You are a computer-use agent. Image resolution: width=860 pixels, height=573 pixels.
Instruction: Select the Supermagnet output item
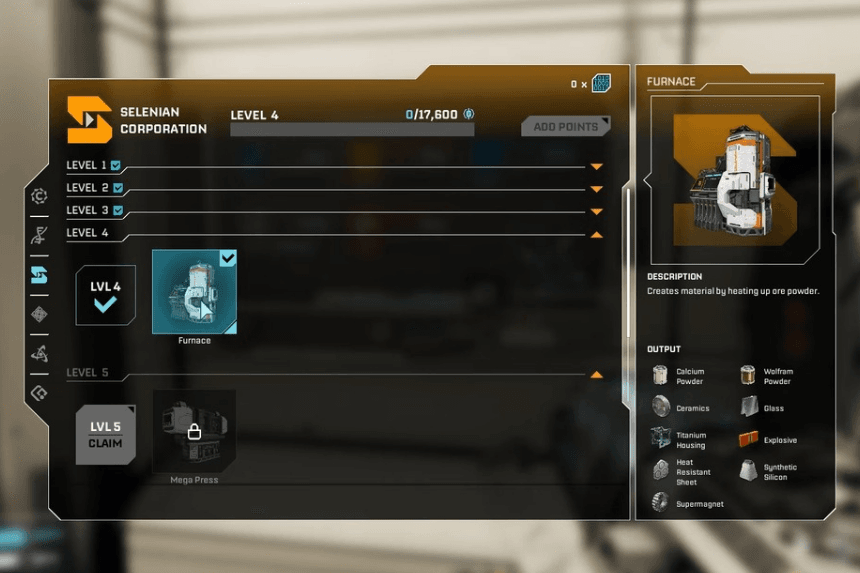[x=685, y=503]
